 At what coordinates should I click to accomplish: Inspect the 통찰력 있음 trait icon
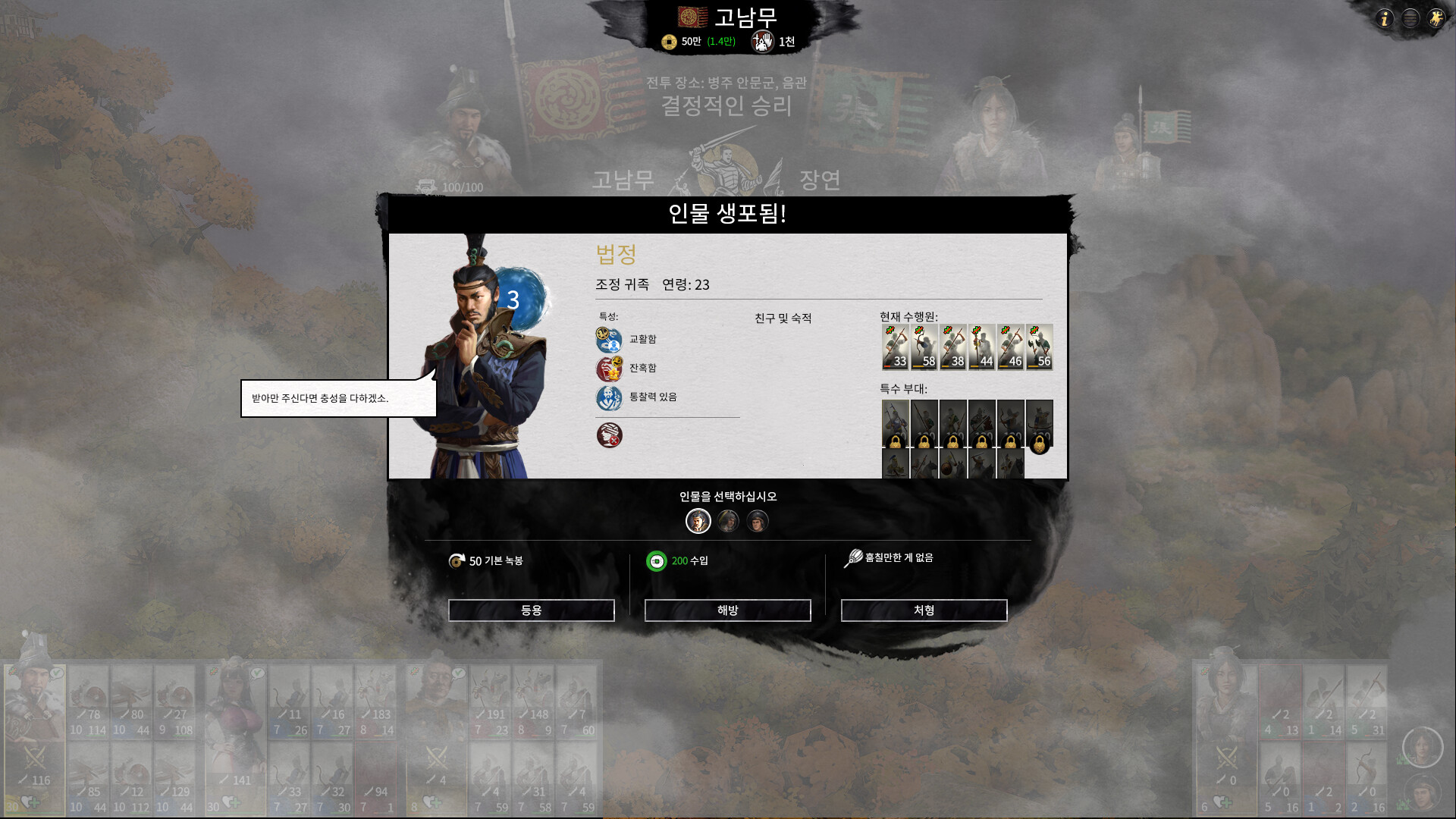point(608,397)
